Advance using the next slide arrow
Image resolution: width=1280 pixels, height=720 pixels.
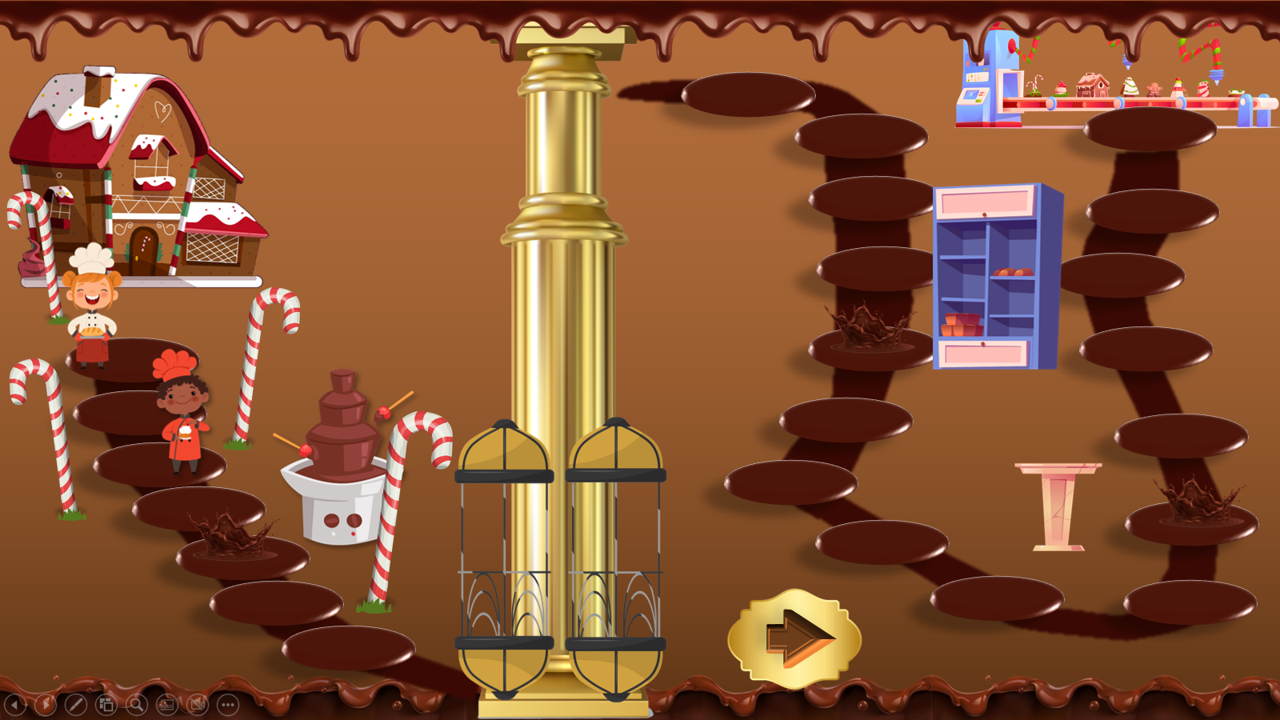tap(44, 705)
